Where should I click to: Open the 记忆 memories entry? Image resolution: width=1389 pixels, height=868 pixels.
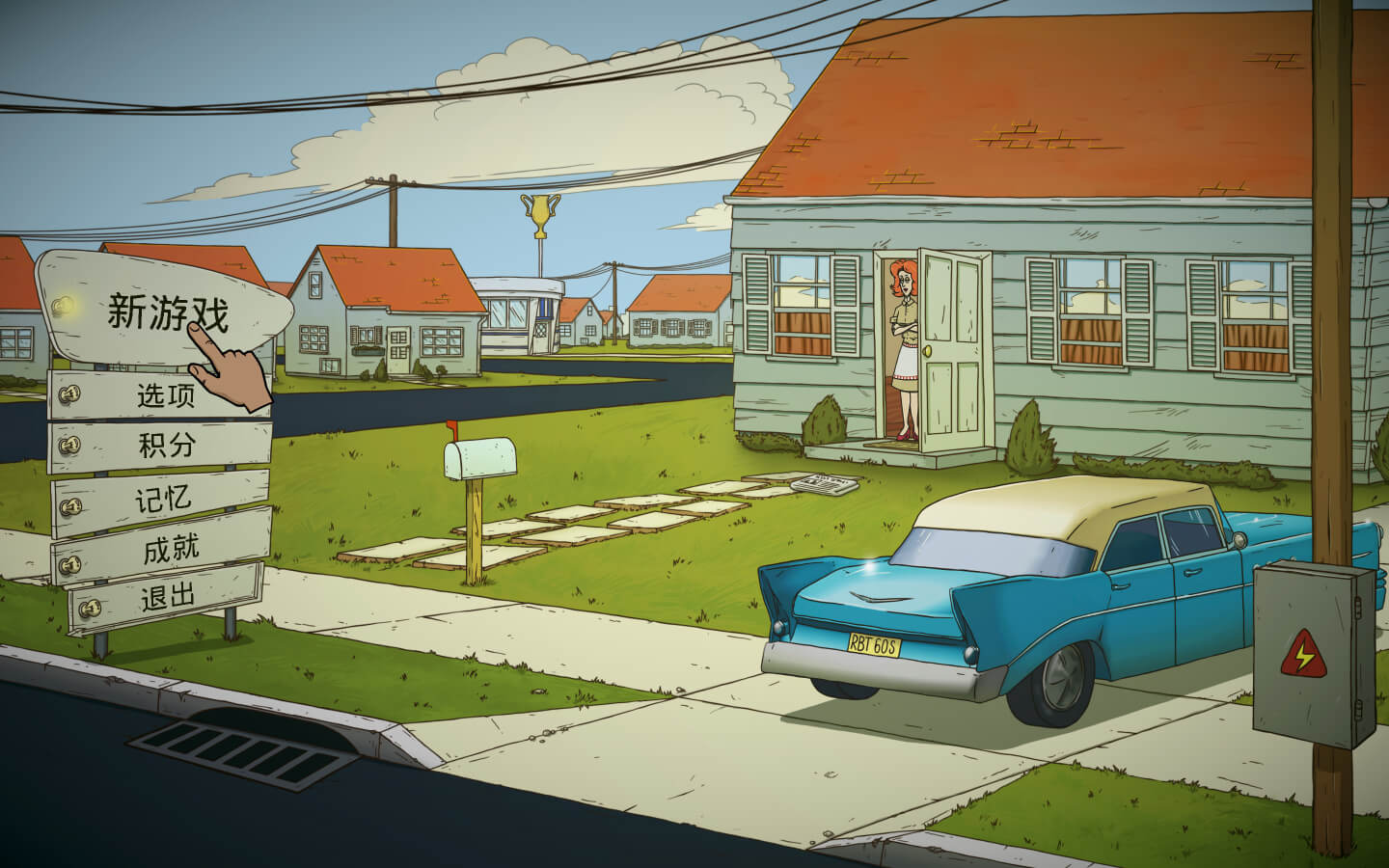click(x=164, y=499)
